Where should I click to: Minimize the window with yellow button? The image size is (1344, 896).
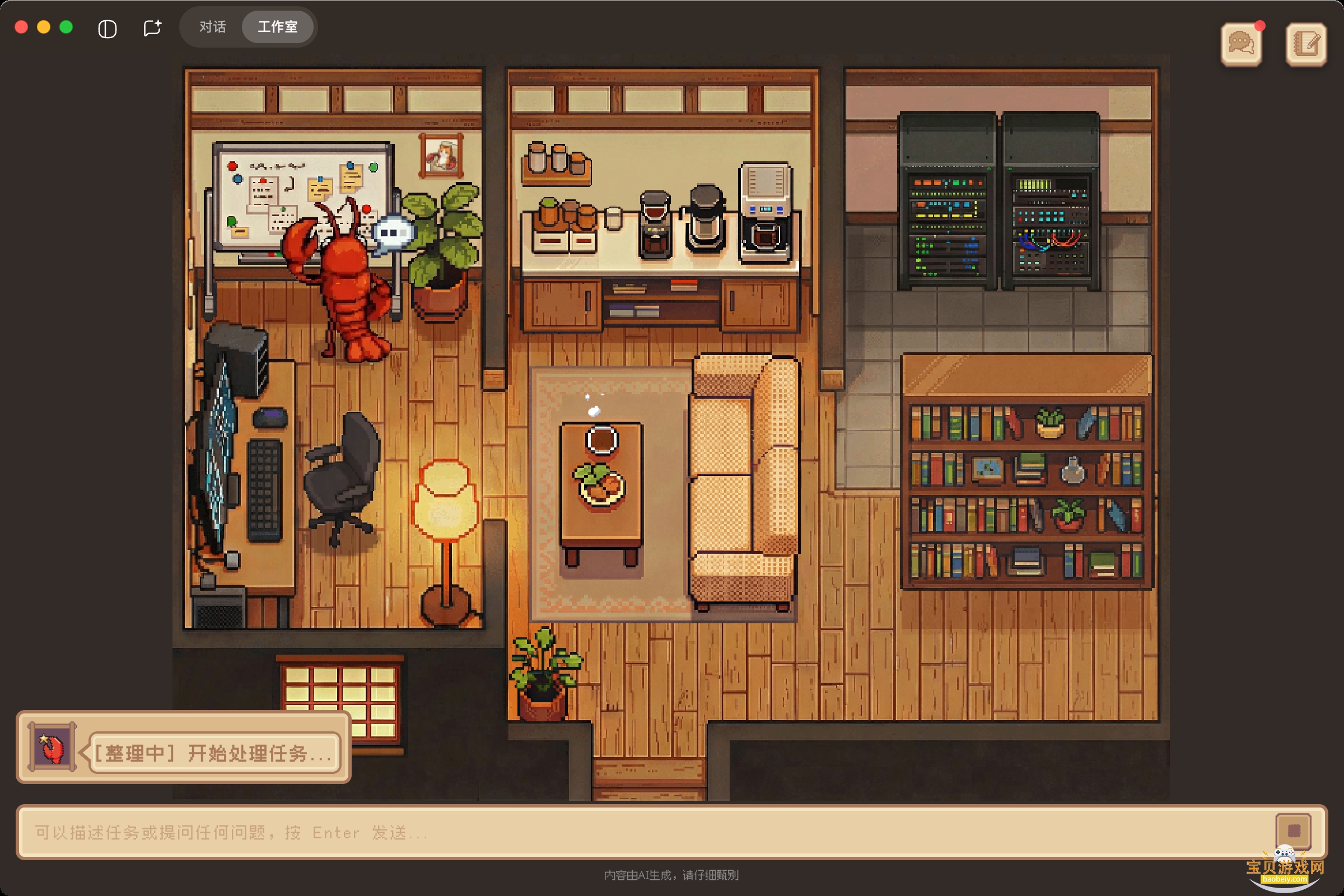pyautogui.click(x=44, y=27)
